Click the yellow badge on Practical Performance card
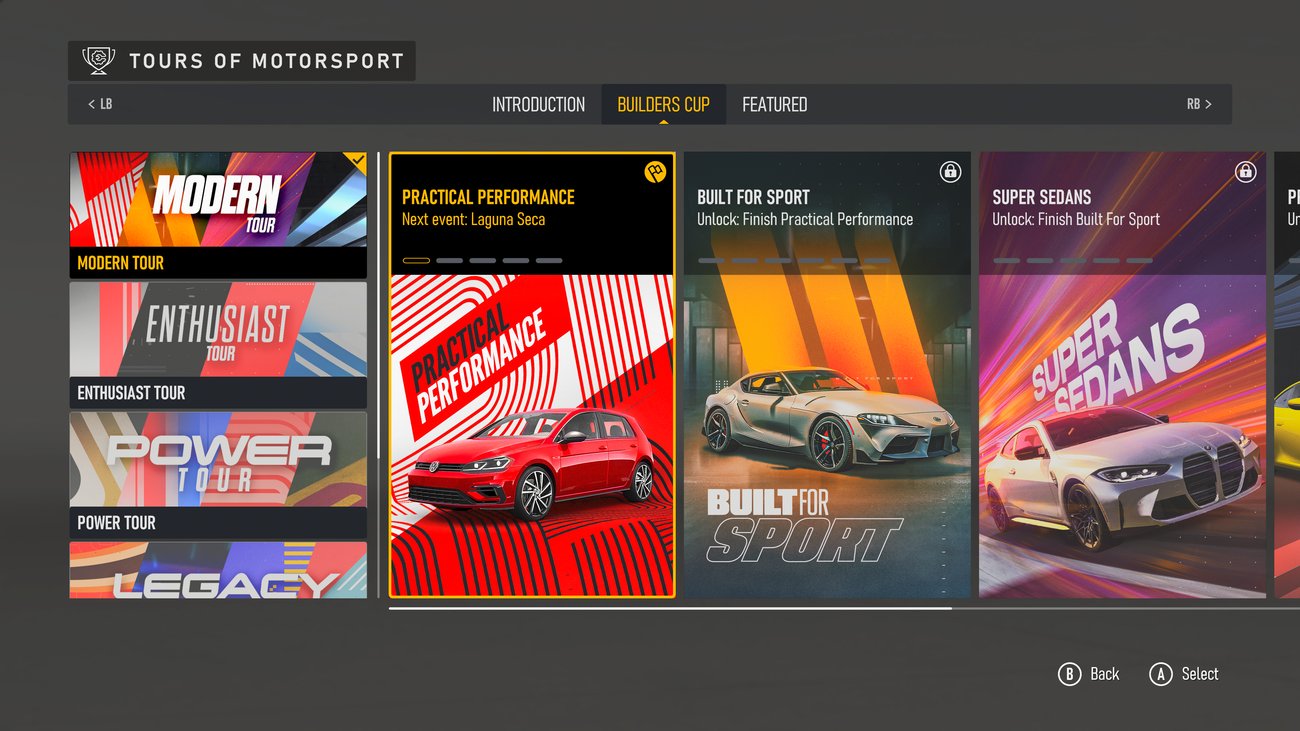Viewport: 1300px width, 731px height. [x=655, y=172]
